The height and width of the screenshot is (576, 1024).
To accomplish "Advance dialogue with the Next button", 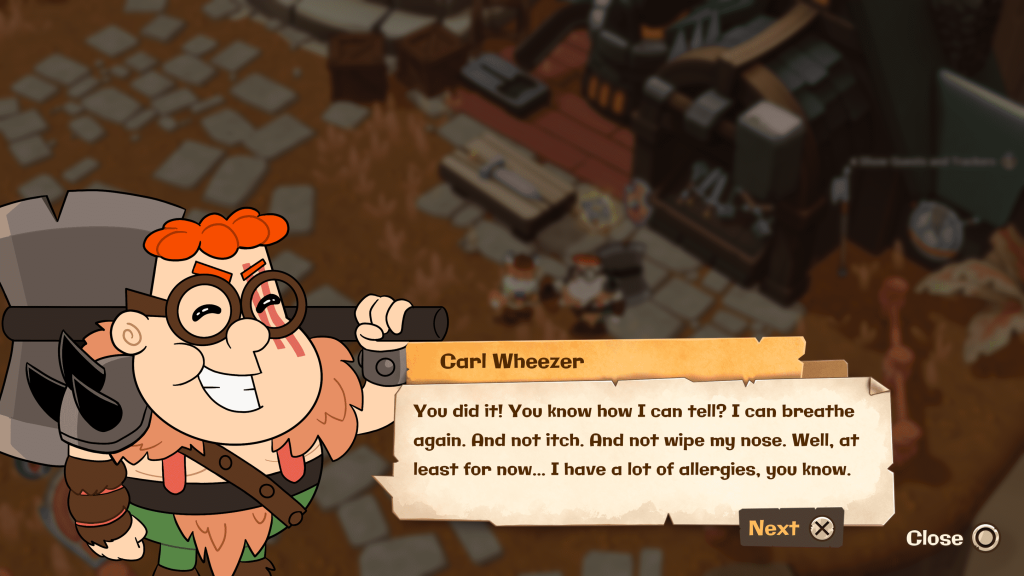I will pyautogui.click(x=790, y=528).
